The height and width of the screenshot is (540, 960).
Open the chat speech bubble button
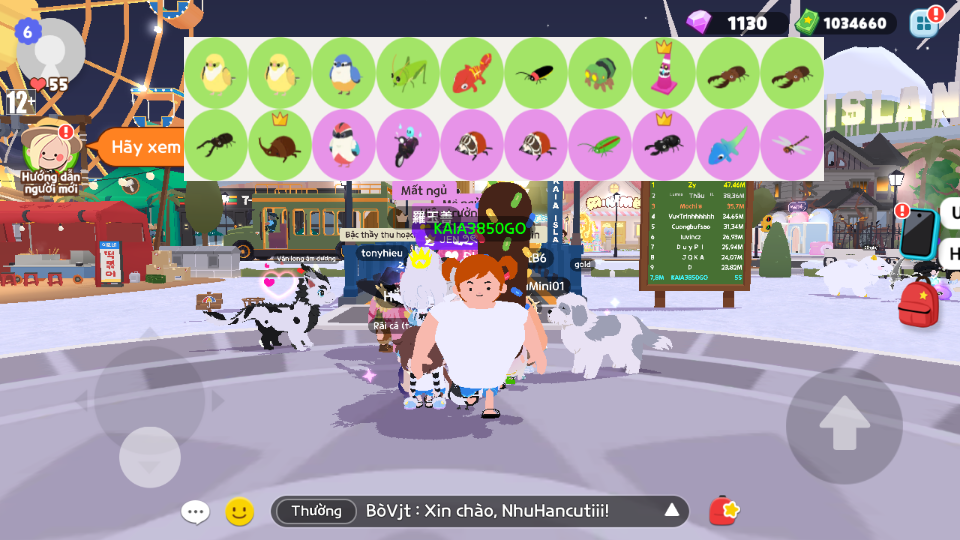195,512
